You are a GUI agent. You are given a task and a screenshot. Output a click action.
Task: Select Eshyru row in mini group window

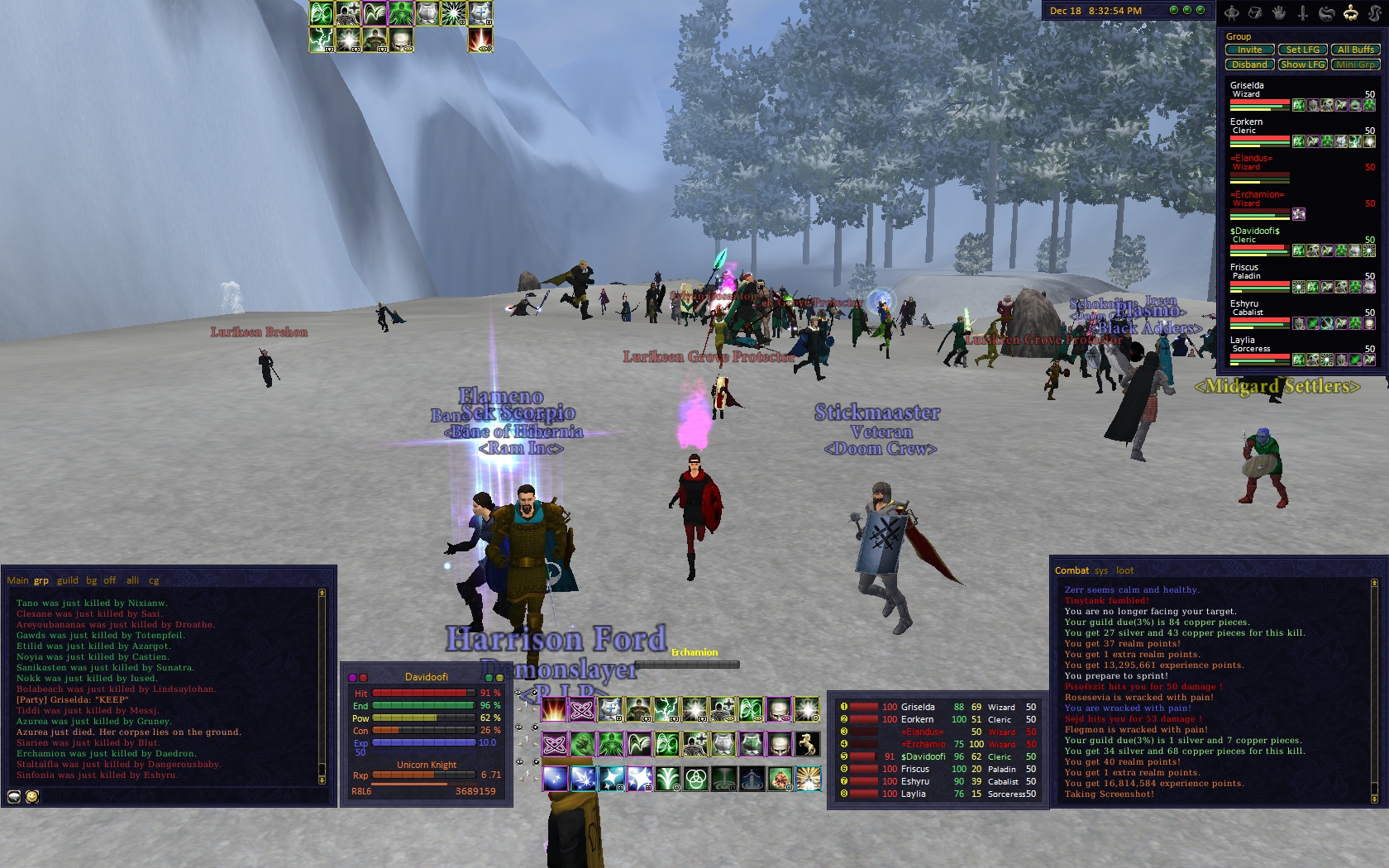[x=914, y=781]
